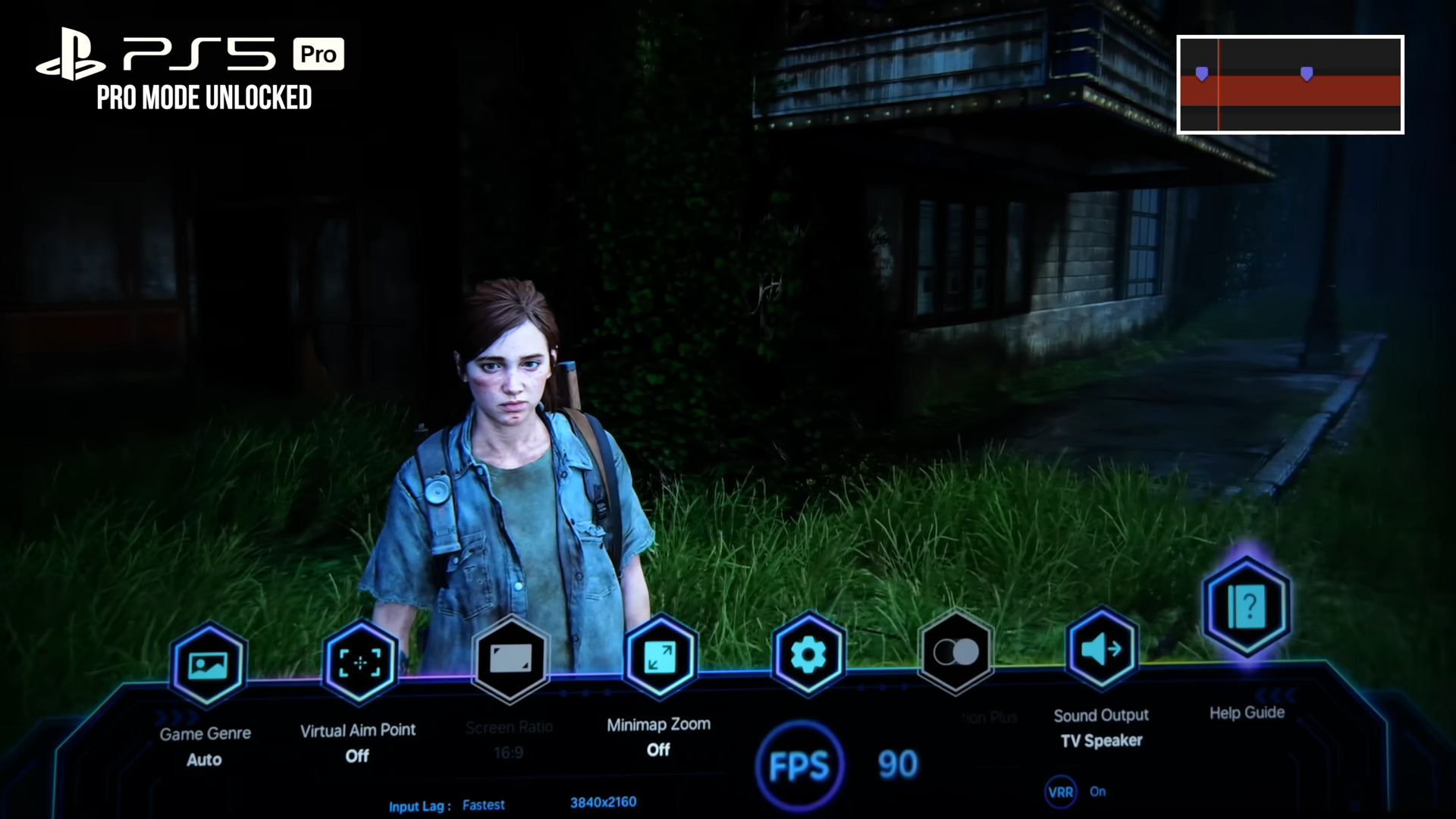
Task: Click the left purple timeline marker
Action: click(x=1202, y=74)
